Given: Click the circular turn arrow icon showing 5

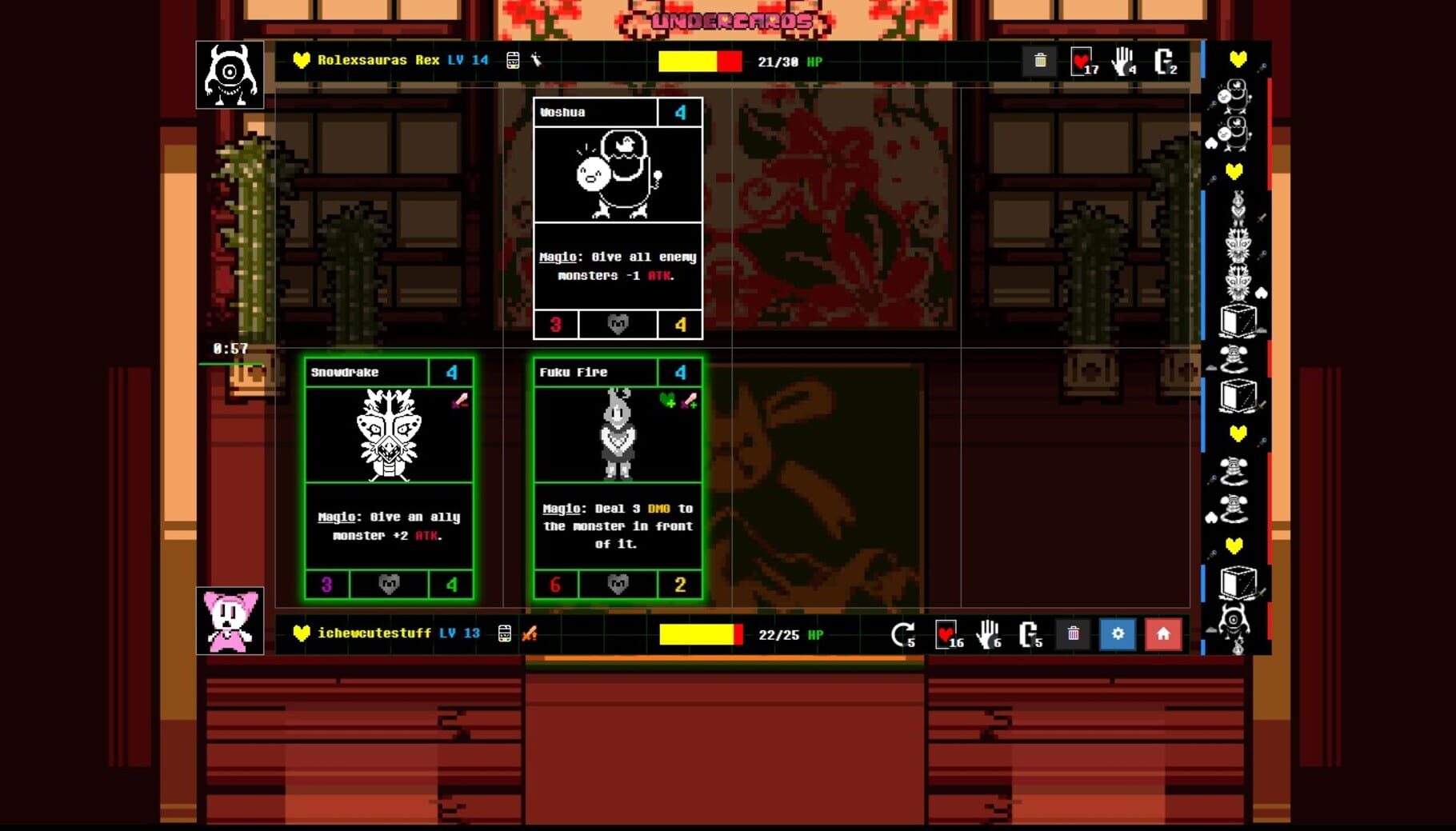Looking at the screenshot, I should coord(904,634).
